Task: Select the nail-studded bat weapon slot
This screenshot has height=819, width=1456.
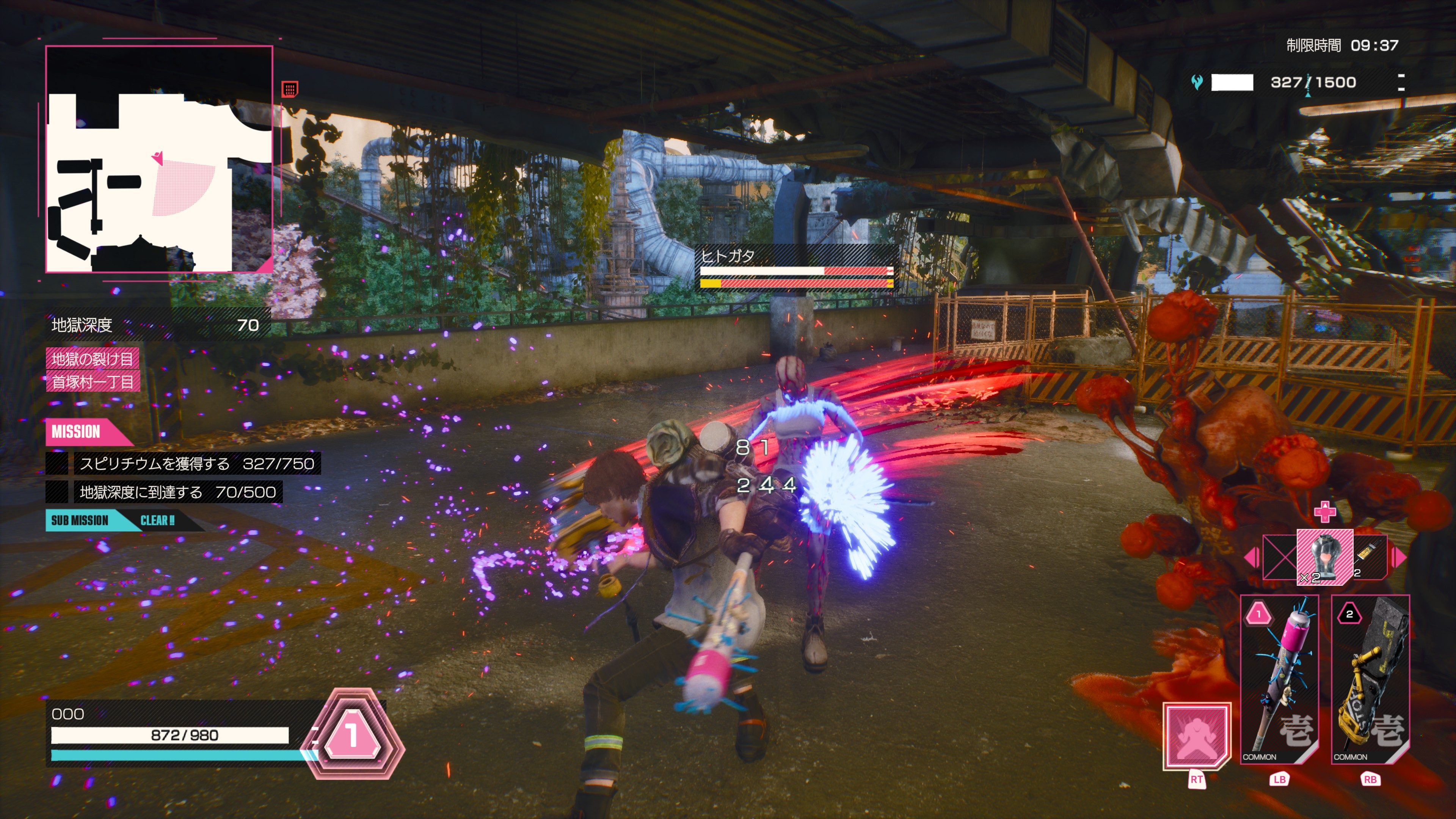Action: (x=1280, y=679)
